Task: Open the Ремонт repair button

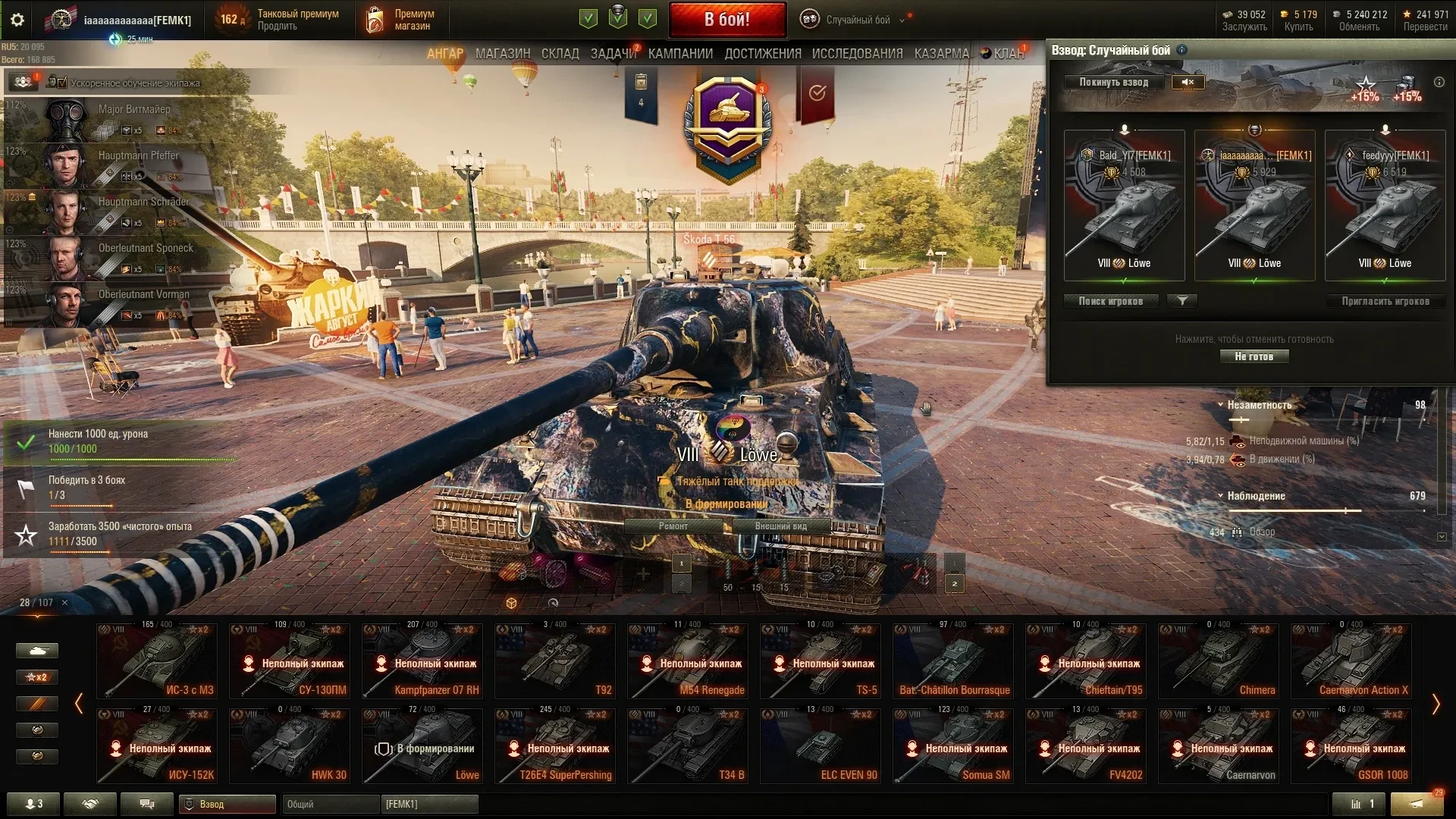Action: pyautogui.click(x=673, y=526)
